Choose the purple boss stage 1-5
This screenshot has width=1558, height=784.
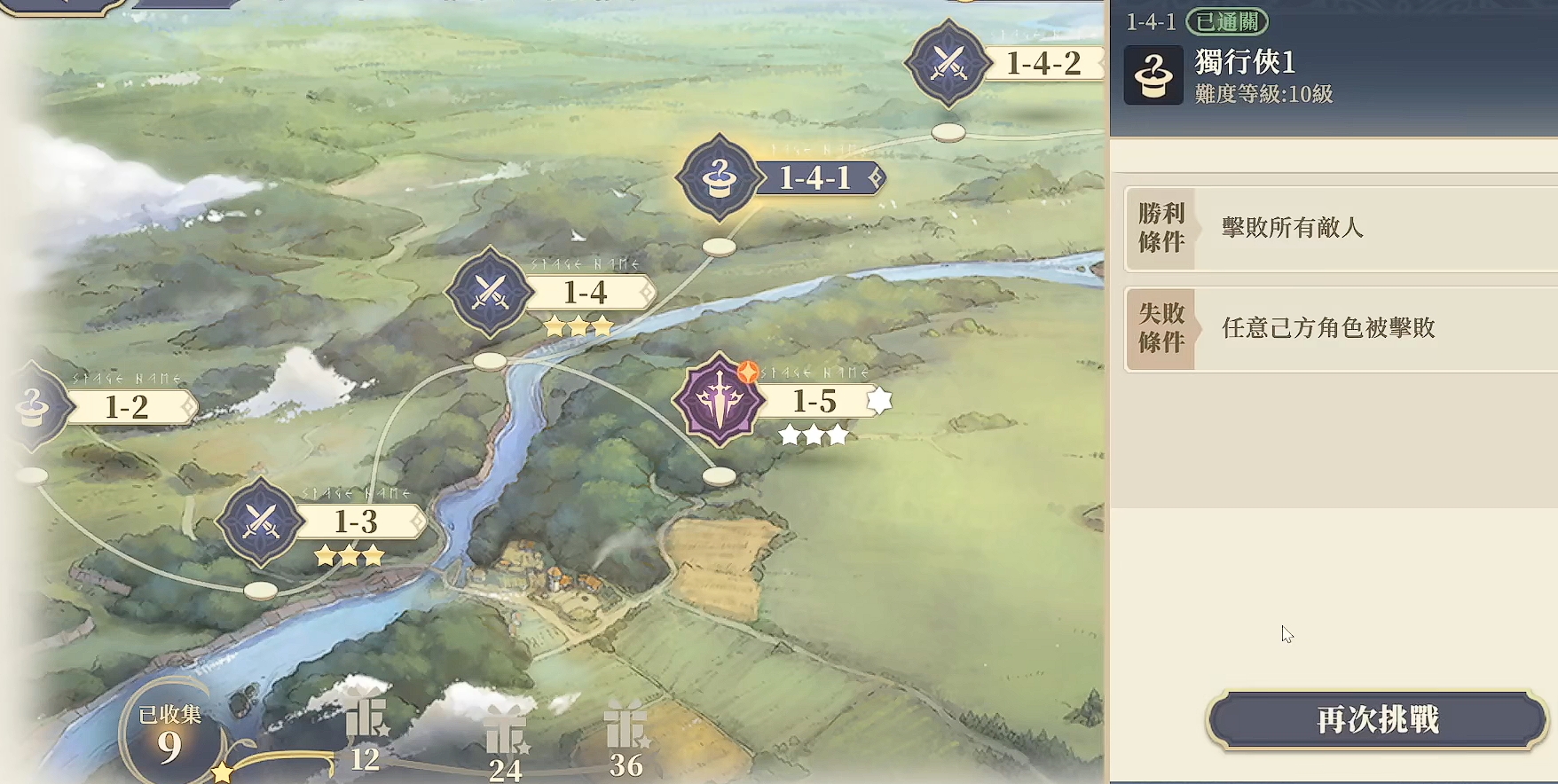[720, 401]
